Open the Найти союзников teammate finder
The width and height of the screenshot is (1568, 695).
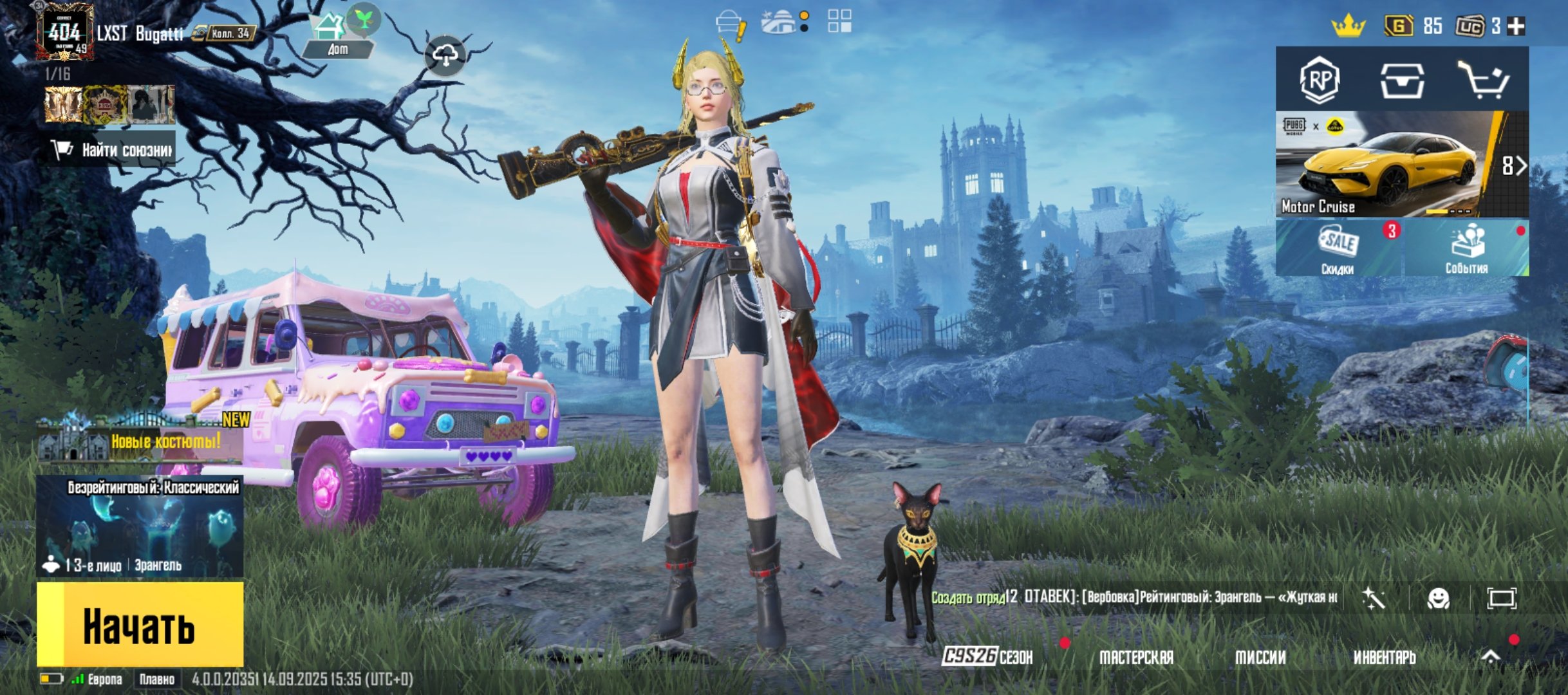(x=111, y=150)
